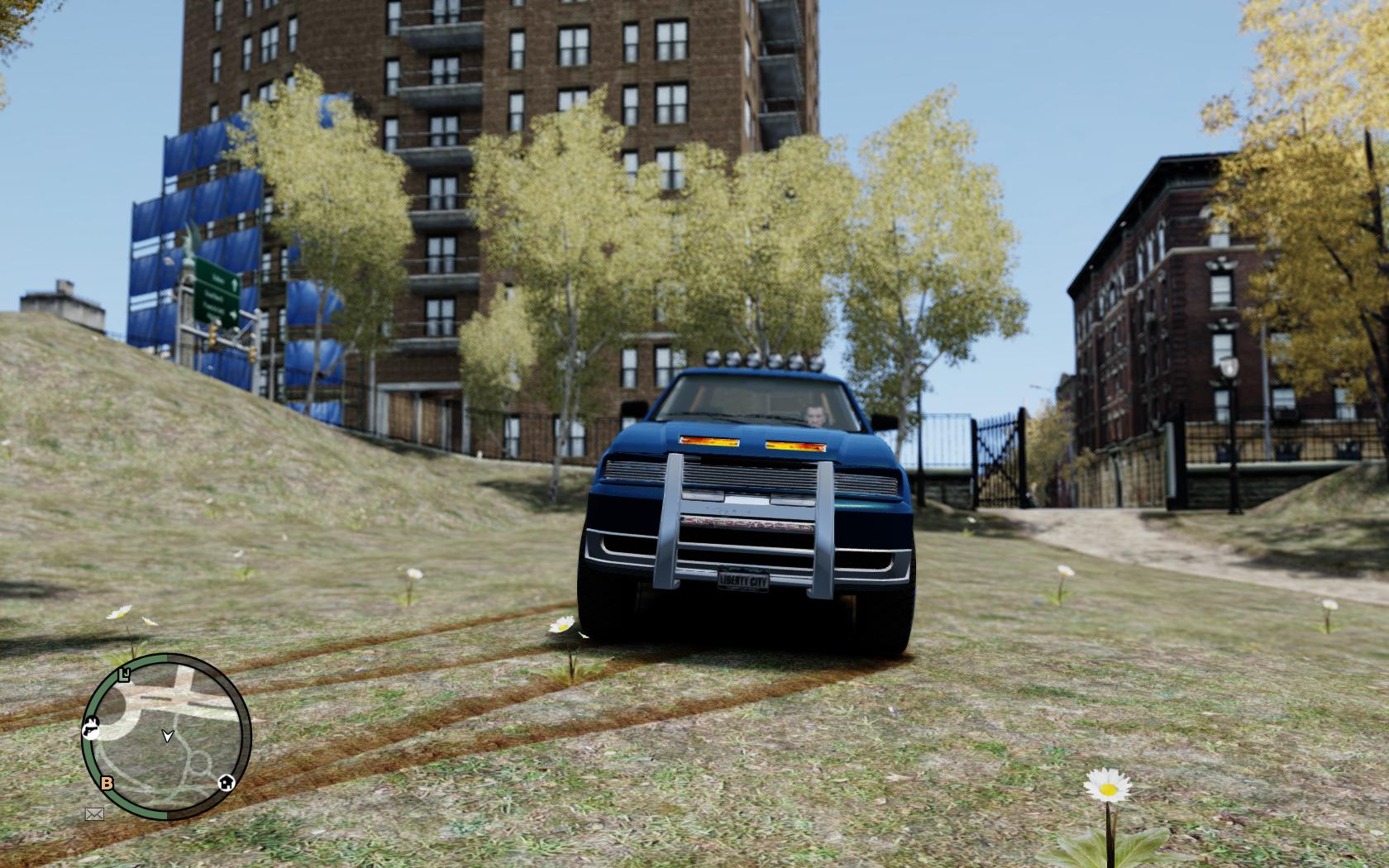The image size is (1389, 868).
Task: Open the envelope message icon
Action: pos(94,814)
